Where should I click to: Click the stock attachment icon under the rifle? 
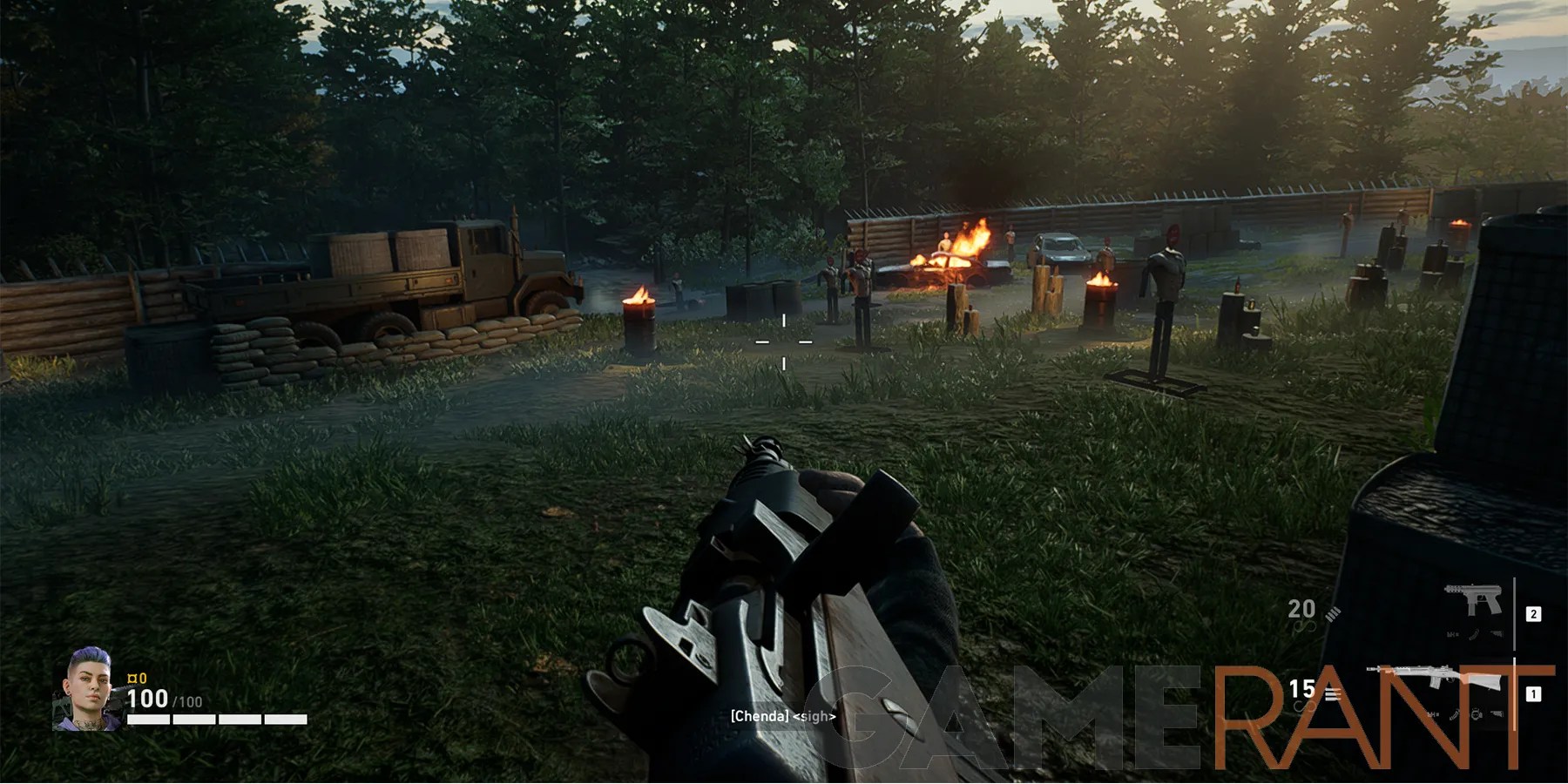[x=1497, y=713]
